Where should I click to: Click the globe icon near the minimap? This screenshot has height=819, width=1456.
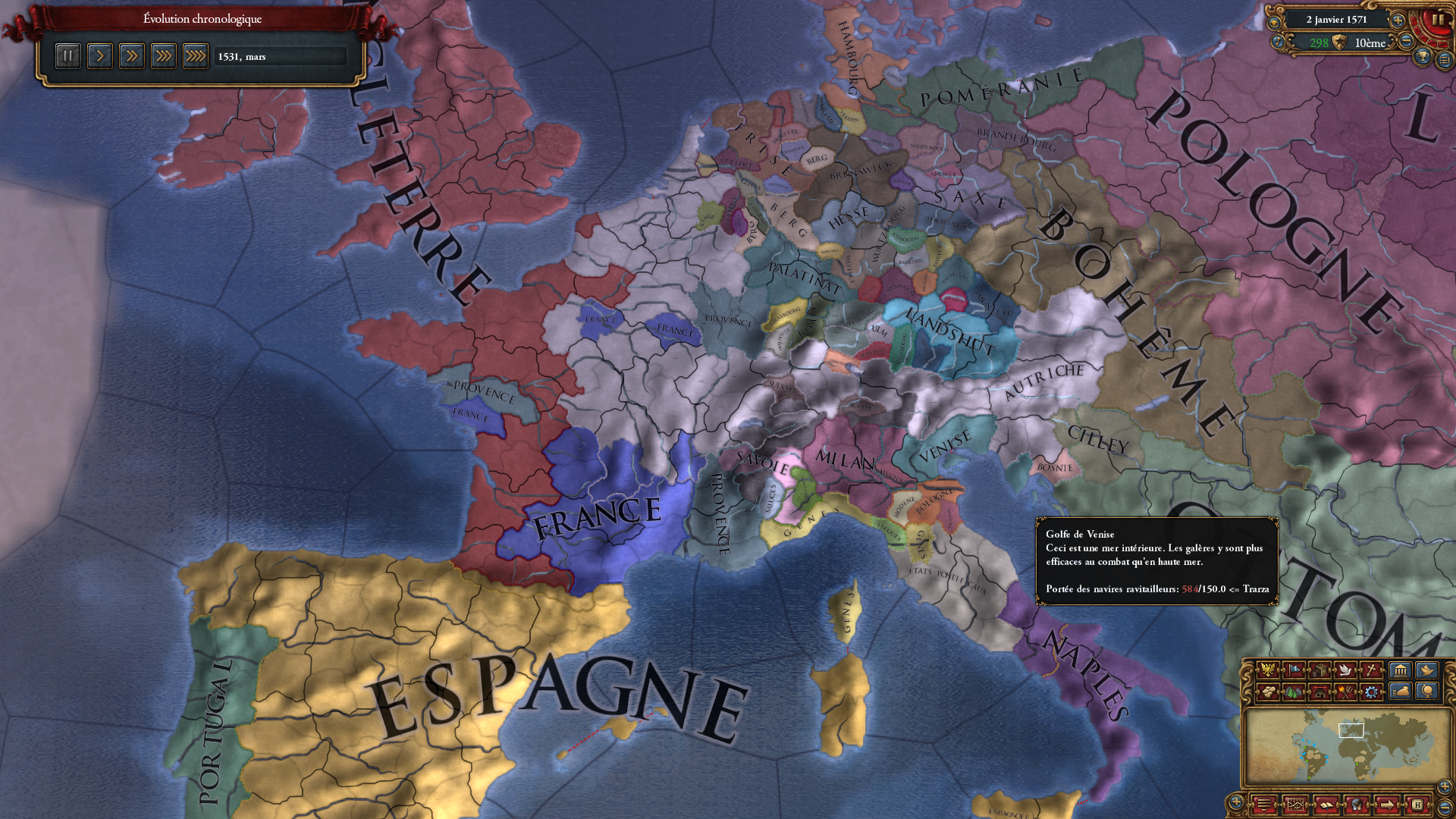click(x=1425, y=692)
